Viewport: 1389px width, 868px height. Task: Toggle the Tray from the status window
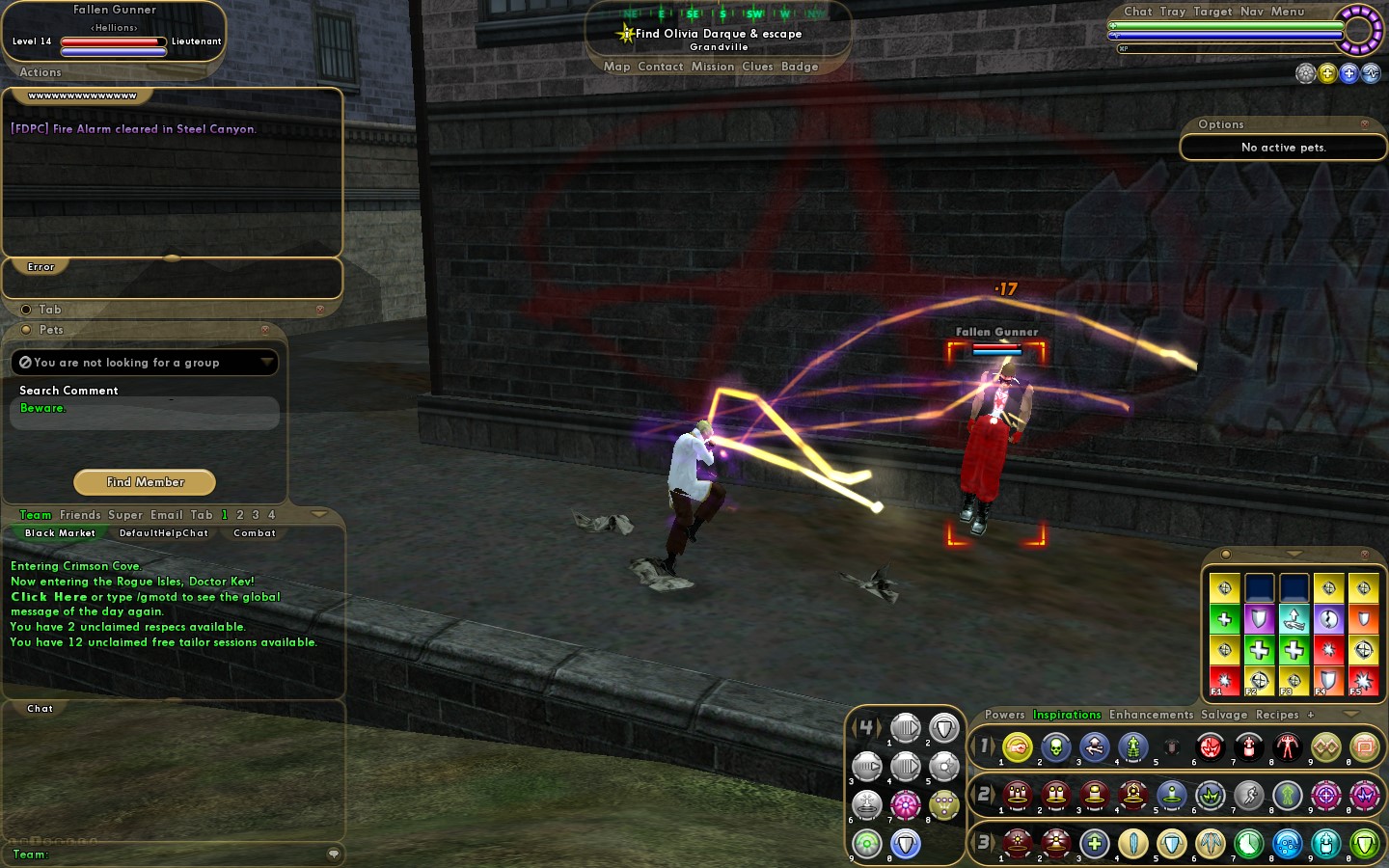click(1173, 12)
